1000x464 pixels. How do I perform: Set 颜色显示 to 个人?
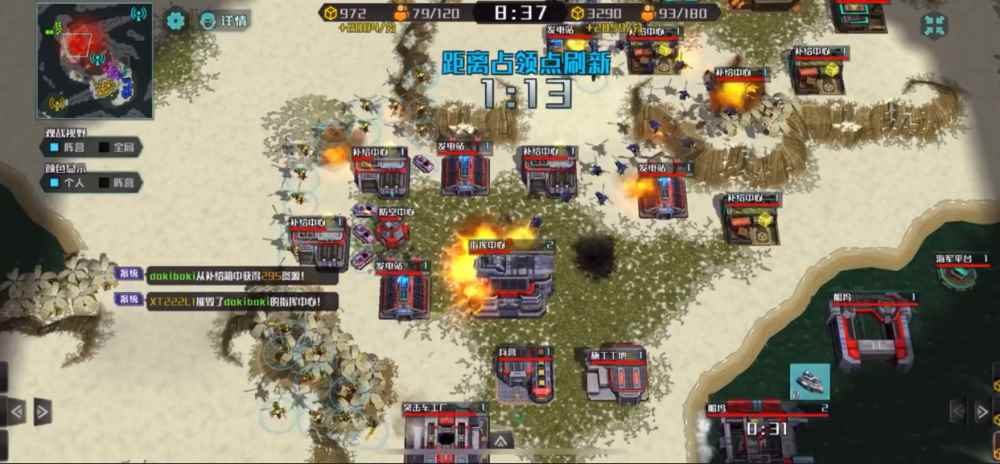click(67, 183)
